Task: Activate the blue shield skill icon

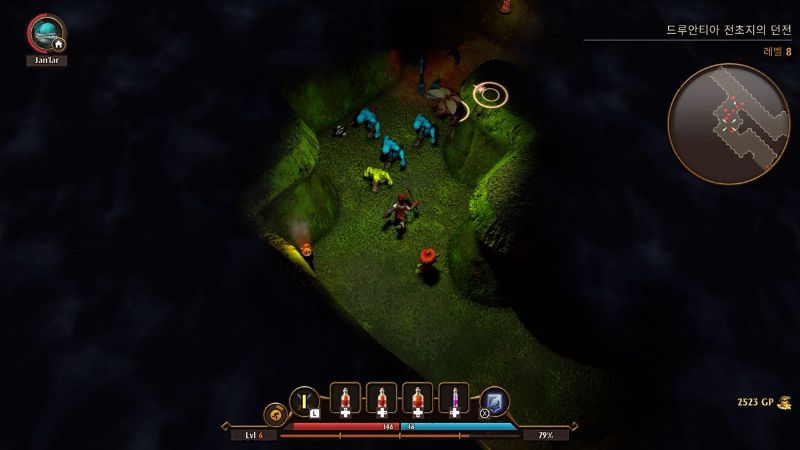Action: (x=495, y=400)
